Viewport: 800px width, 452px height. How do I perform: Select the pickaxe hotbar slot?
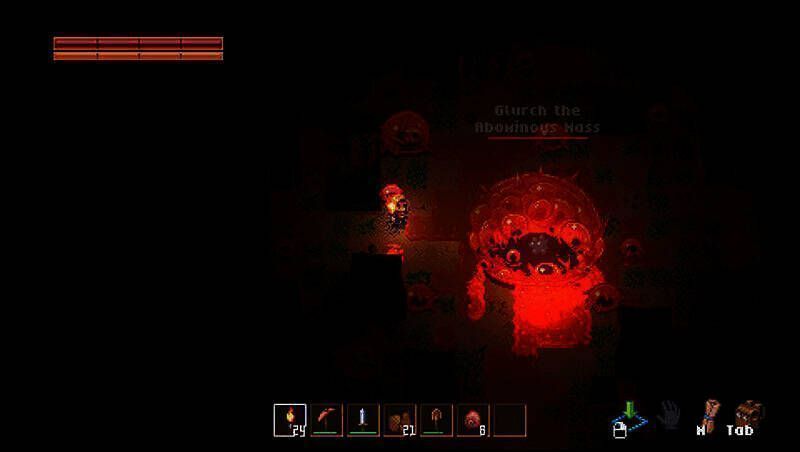coord(327,420)
